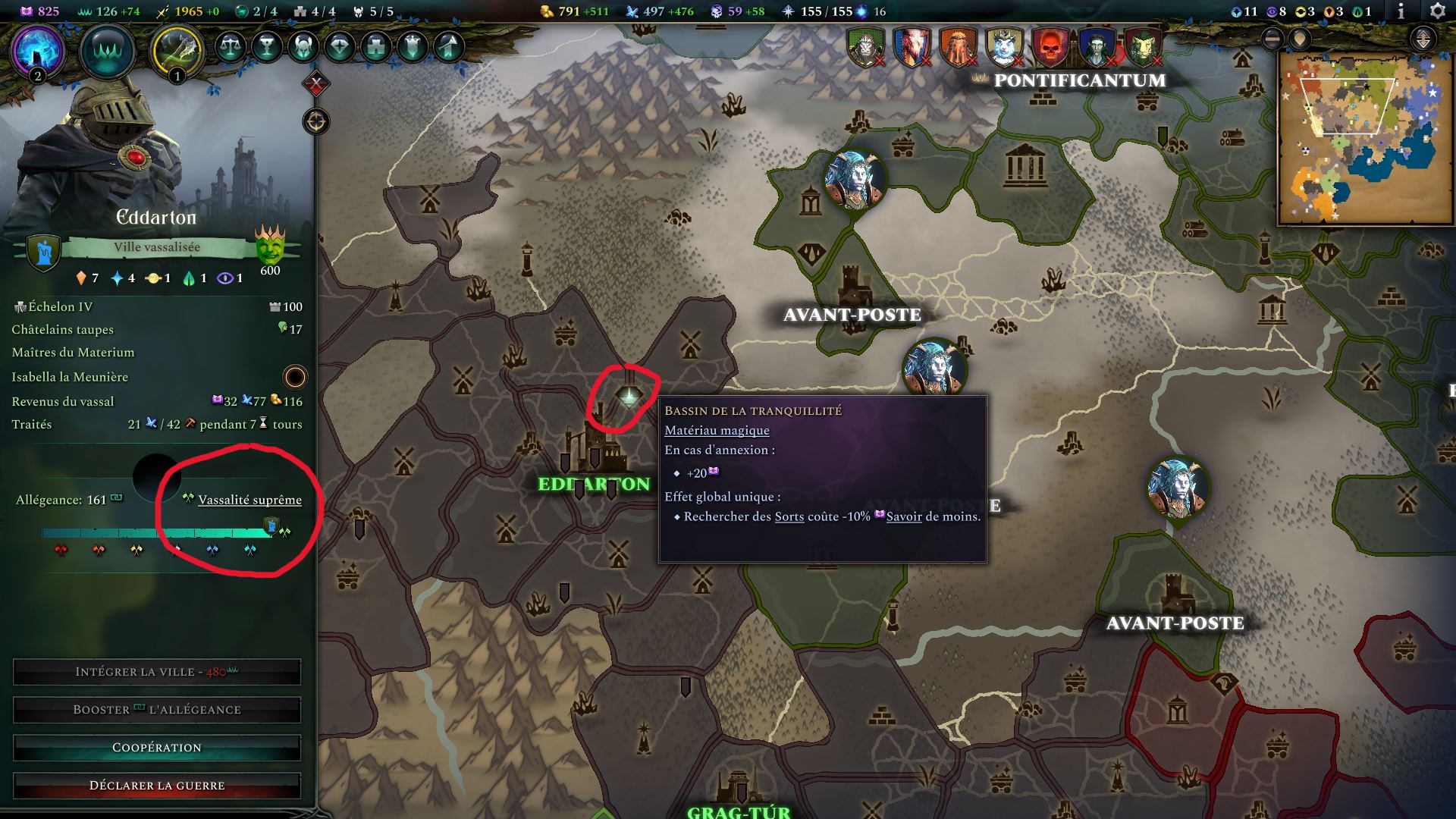Image resolution: width=1456 pixels, height=819 pixels.
Task: Open the spellbook with purple border
Action: 36,49
